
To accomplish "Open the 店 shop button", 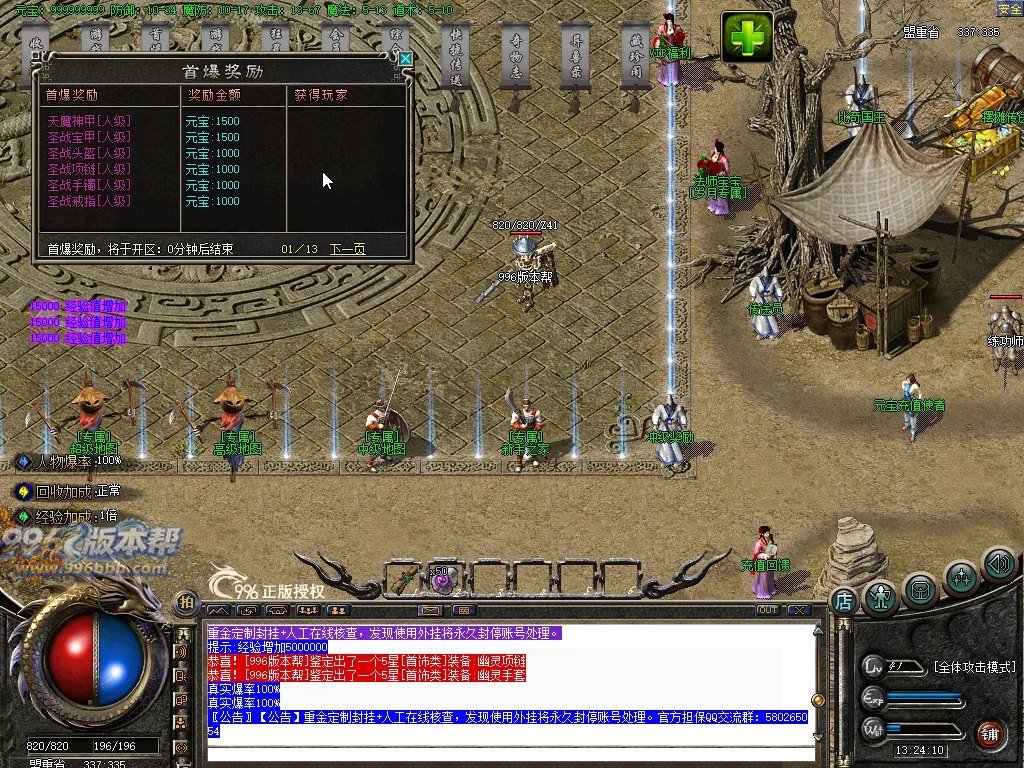I will (843, 601).
